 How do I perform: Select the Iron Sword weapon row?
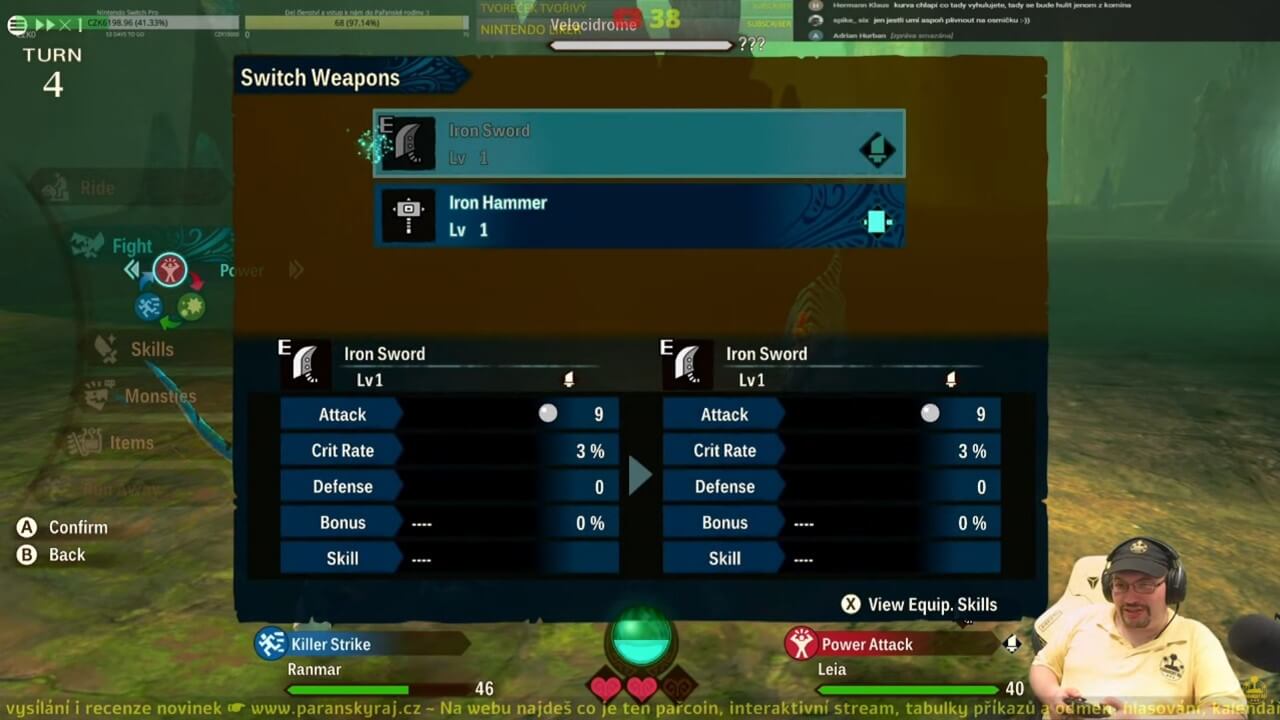coord(639,144)
